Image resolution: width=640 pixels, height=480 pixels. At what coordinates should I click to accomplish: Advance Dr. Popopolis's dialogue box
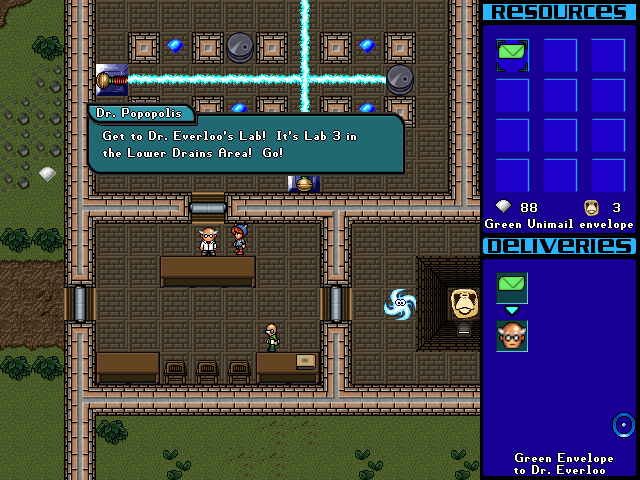[x=245, y=144]
